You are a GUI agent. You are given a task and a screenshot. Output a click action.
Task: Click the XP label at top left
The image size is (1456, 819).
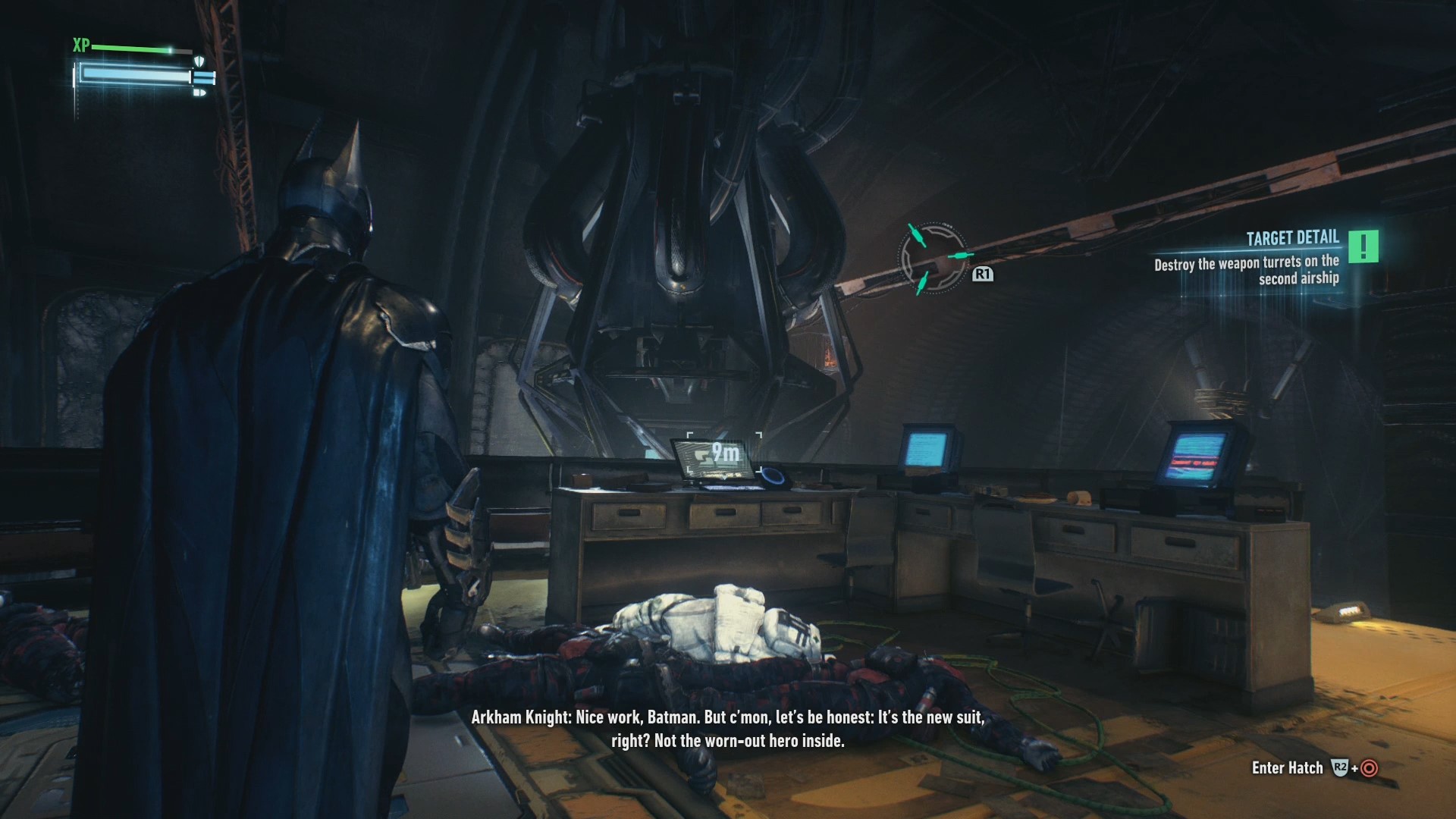82,43
